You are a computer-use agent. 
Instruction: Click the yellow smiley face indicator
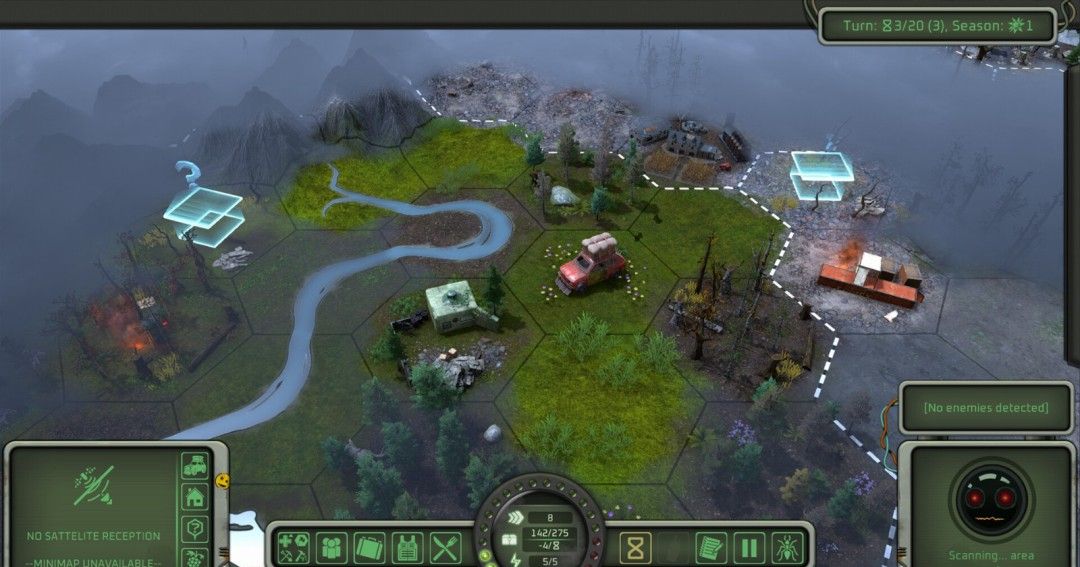pos(222,481)
